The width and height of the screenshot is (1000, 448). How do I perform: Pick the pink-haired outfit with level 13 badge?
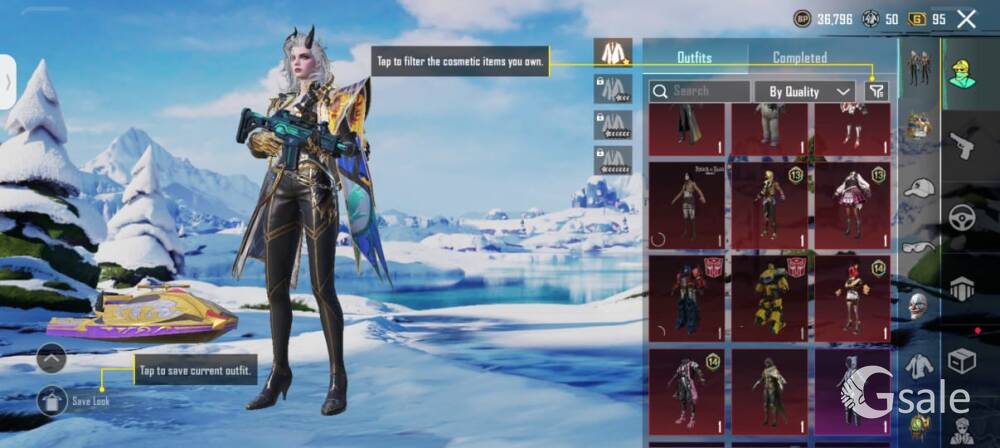(851, 205)
